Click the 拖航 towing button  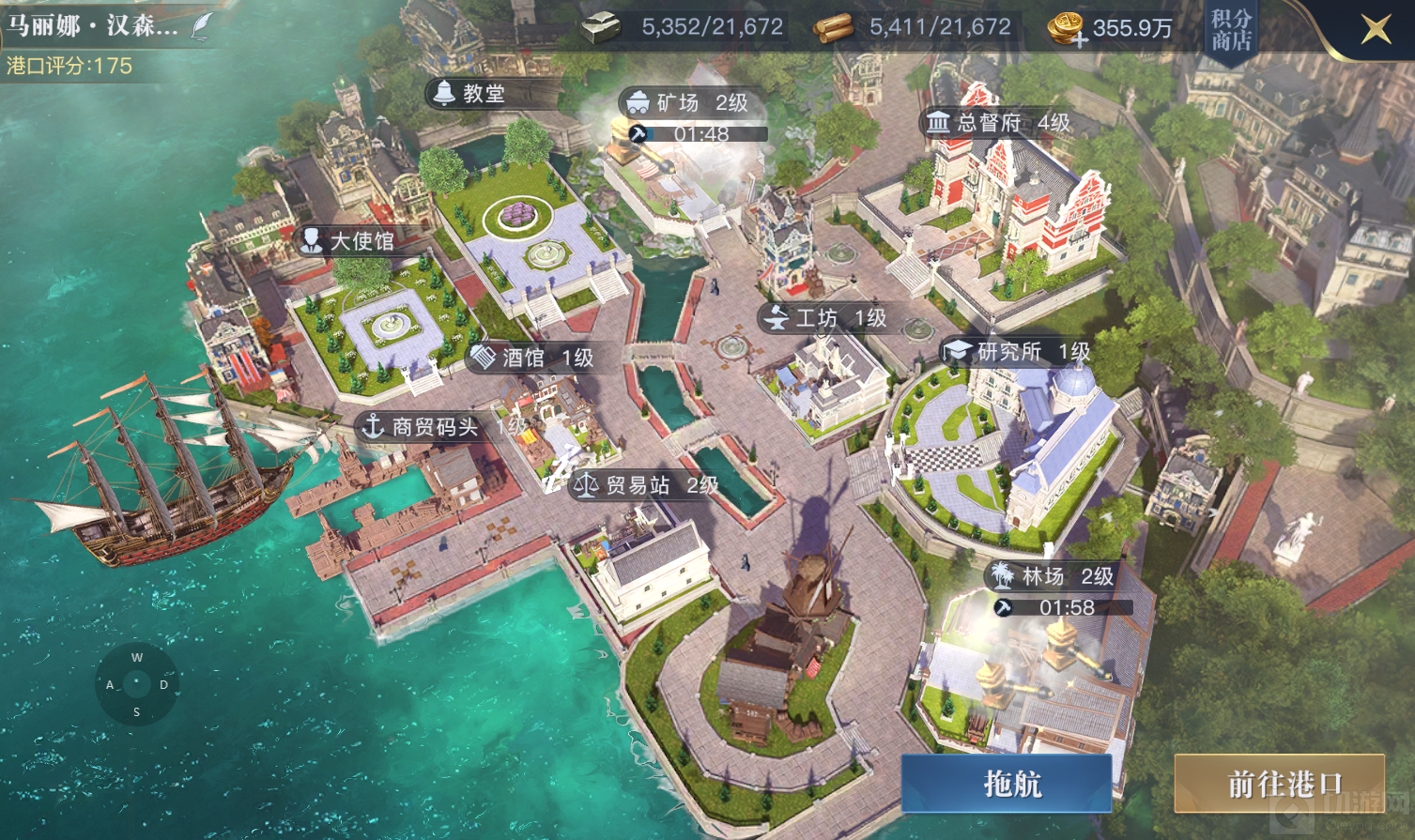pyautogui.click(x=1007, y=783)
